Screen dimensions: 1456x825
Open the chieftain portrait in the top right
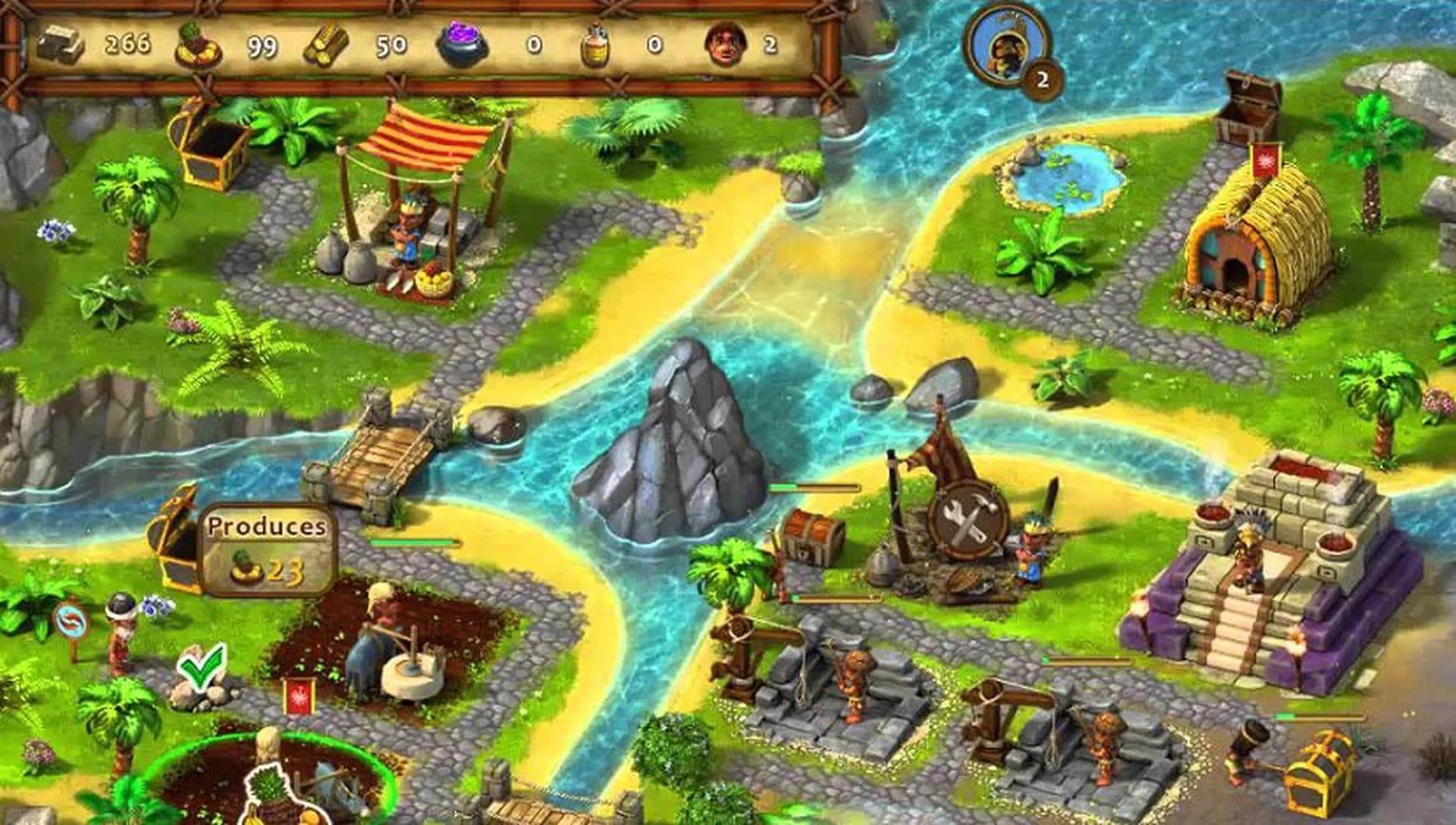tap(1006, 47)
